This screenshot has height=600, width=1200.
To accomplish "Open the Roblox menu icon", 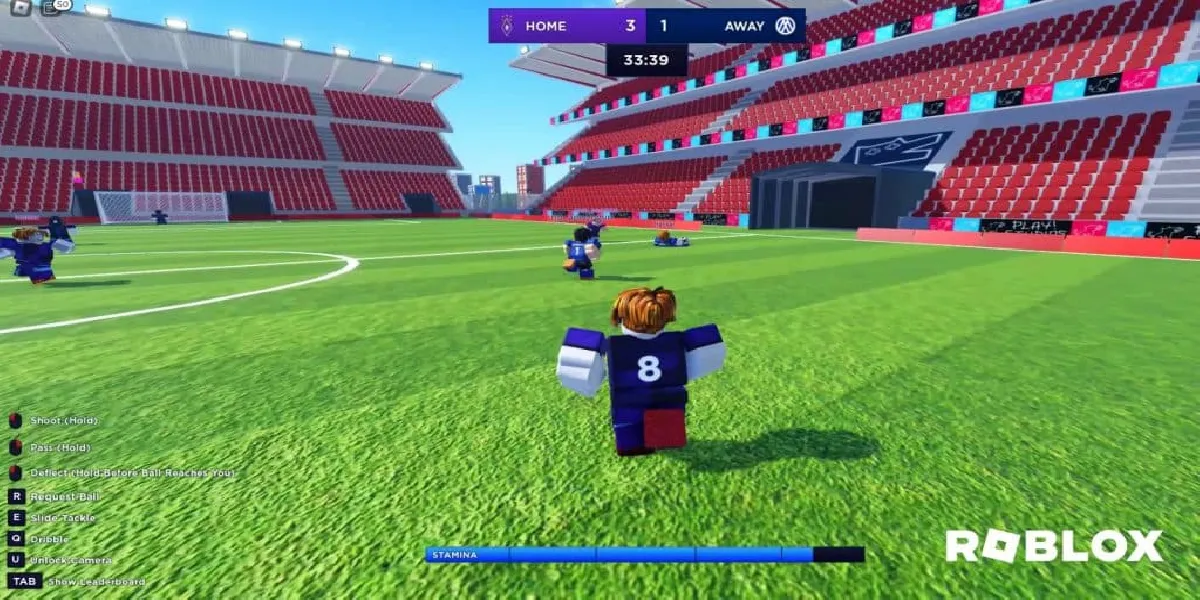I will click(x=20, y=7).
